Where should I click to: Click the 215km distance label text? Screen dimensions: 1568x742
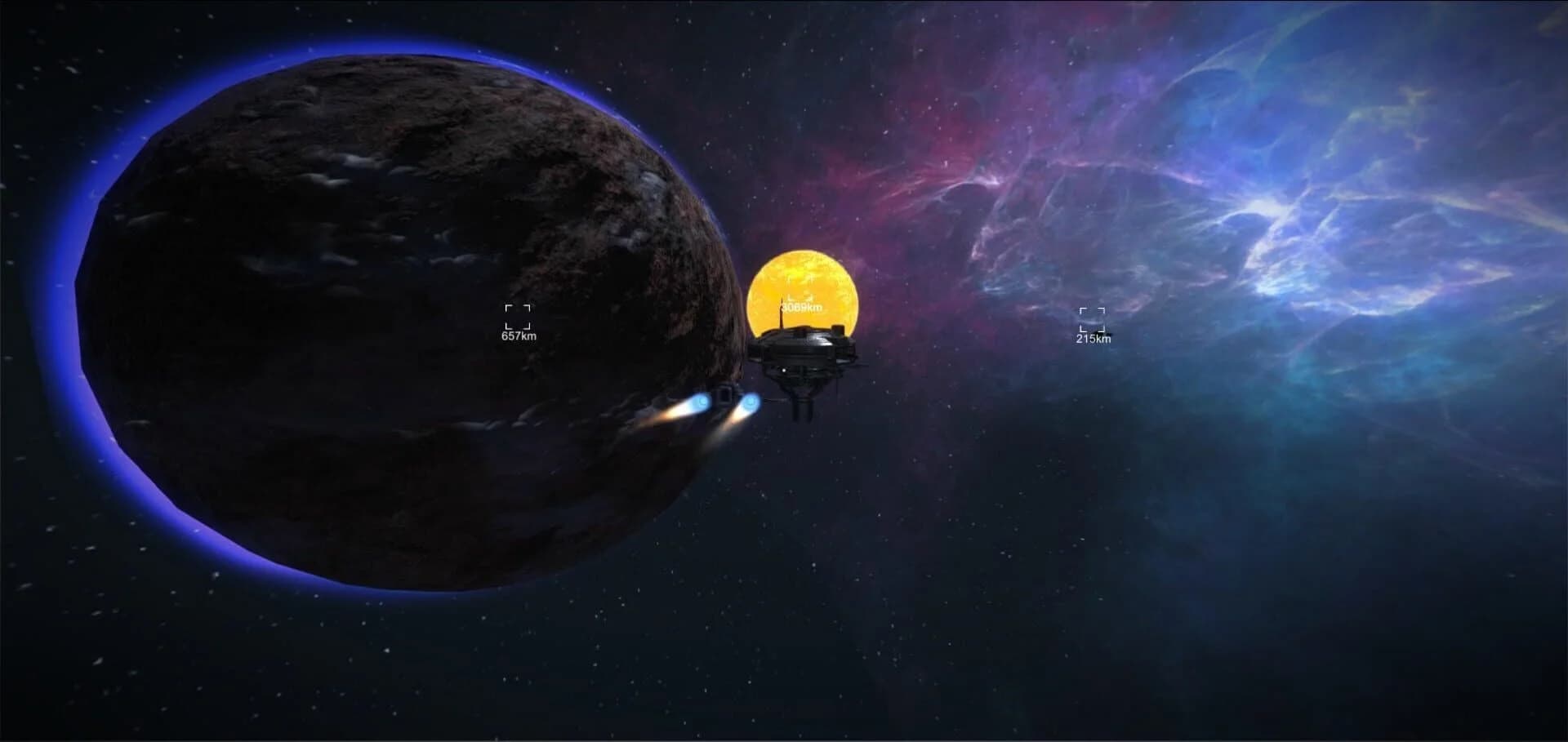(1092, 337)
